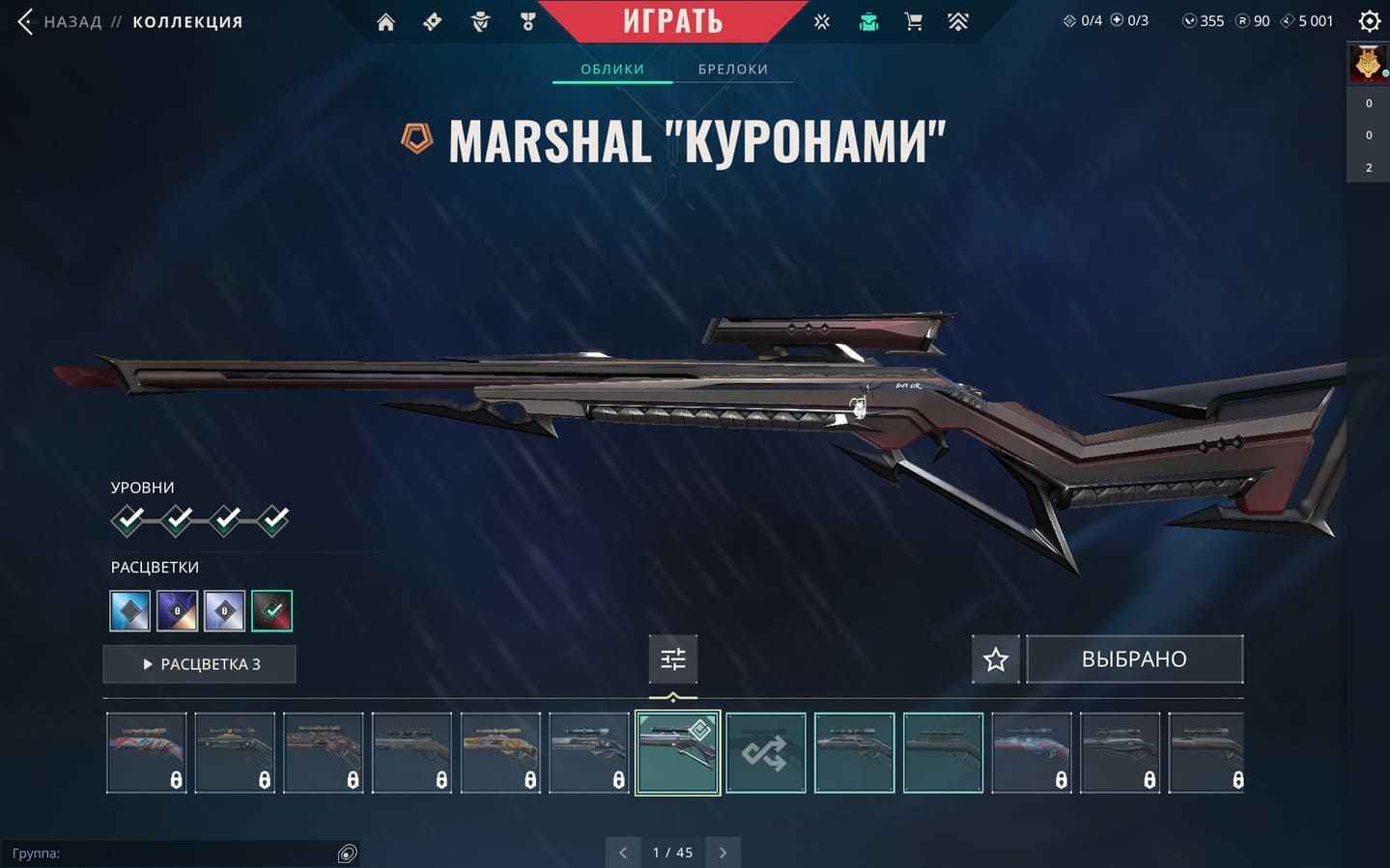Switch to the БРЕЛОКИ tab

pos(733,70)
